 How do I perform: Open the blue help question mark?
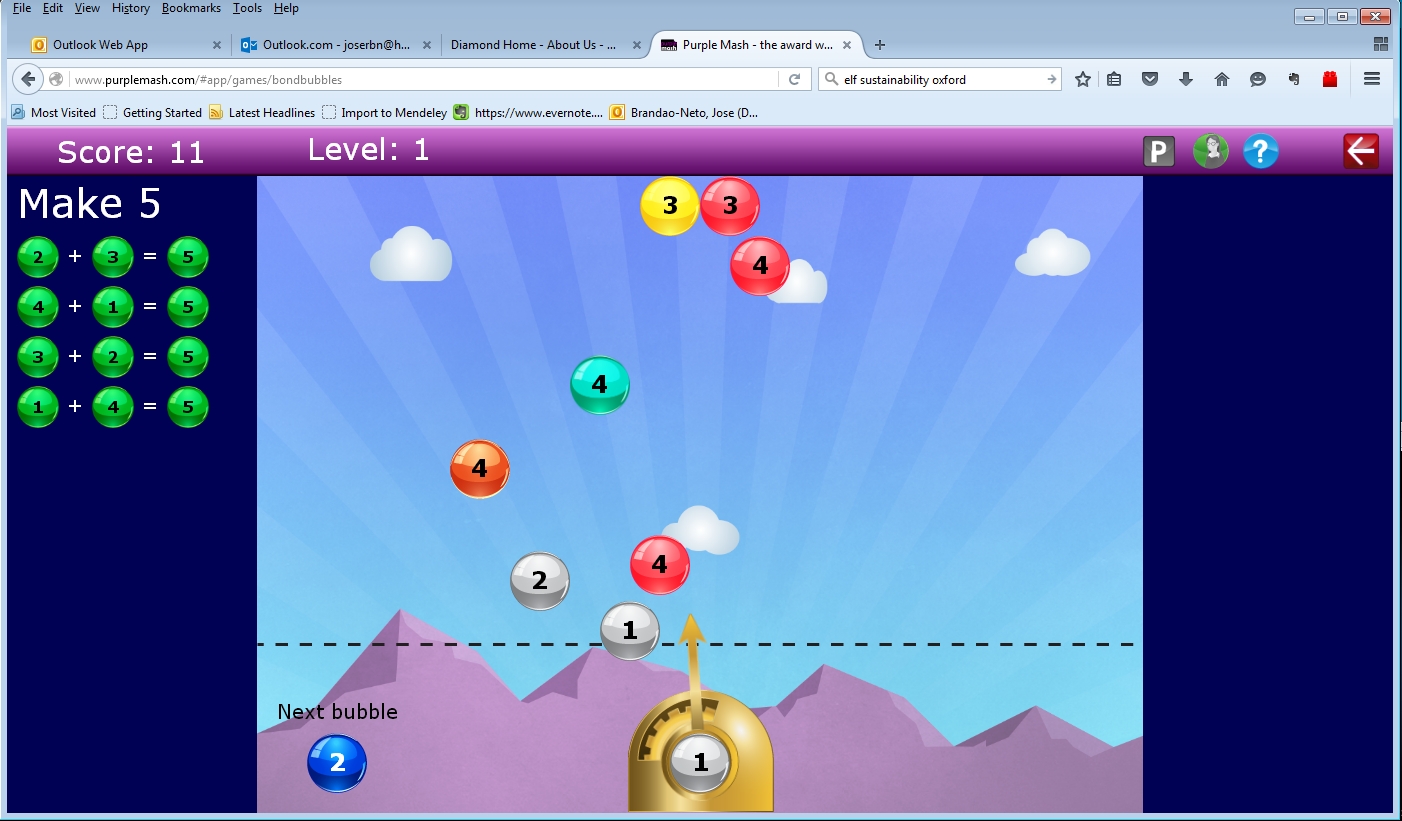pyautogui.click(x=1260, y=151)
